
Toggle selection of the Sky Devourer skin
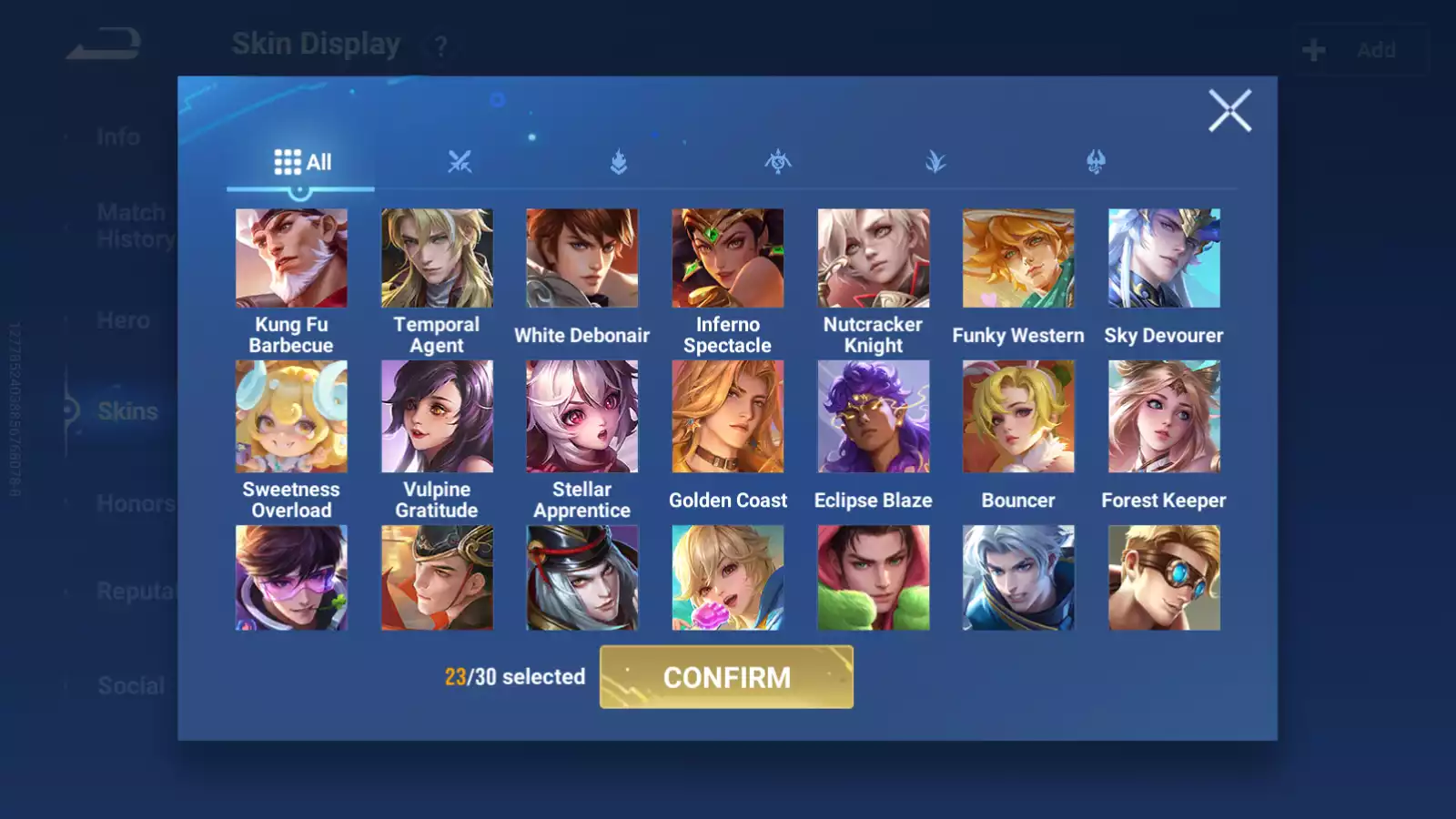(x=1163, y=258)
